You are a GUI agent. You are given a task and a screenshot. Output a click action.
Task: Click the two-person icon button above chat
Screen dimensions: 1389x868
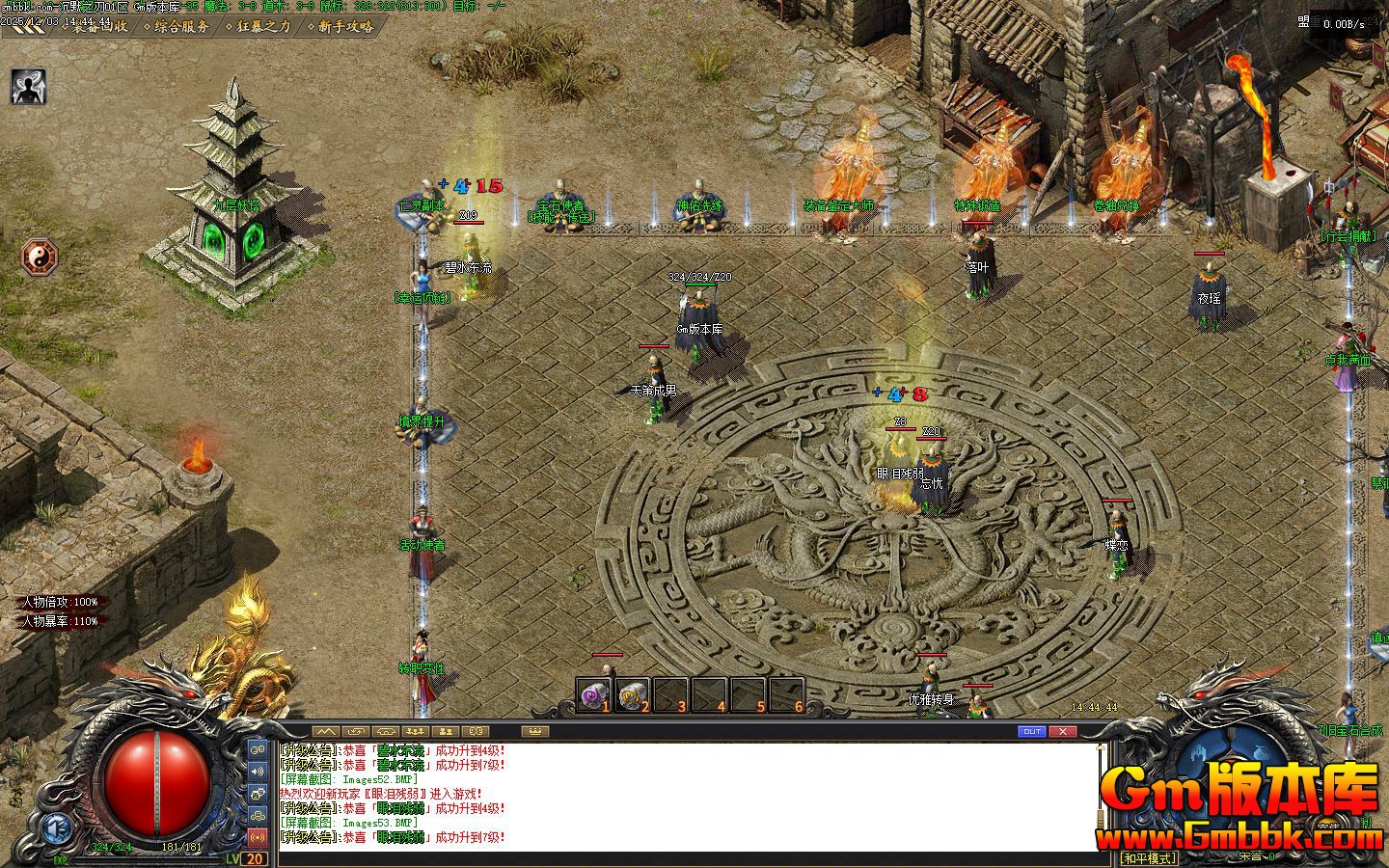(x=445, y=732)
